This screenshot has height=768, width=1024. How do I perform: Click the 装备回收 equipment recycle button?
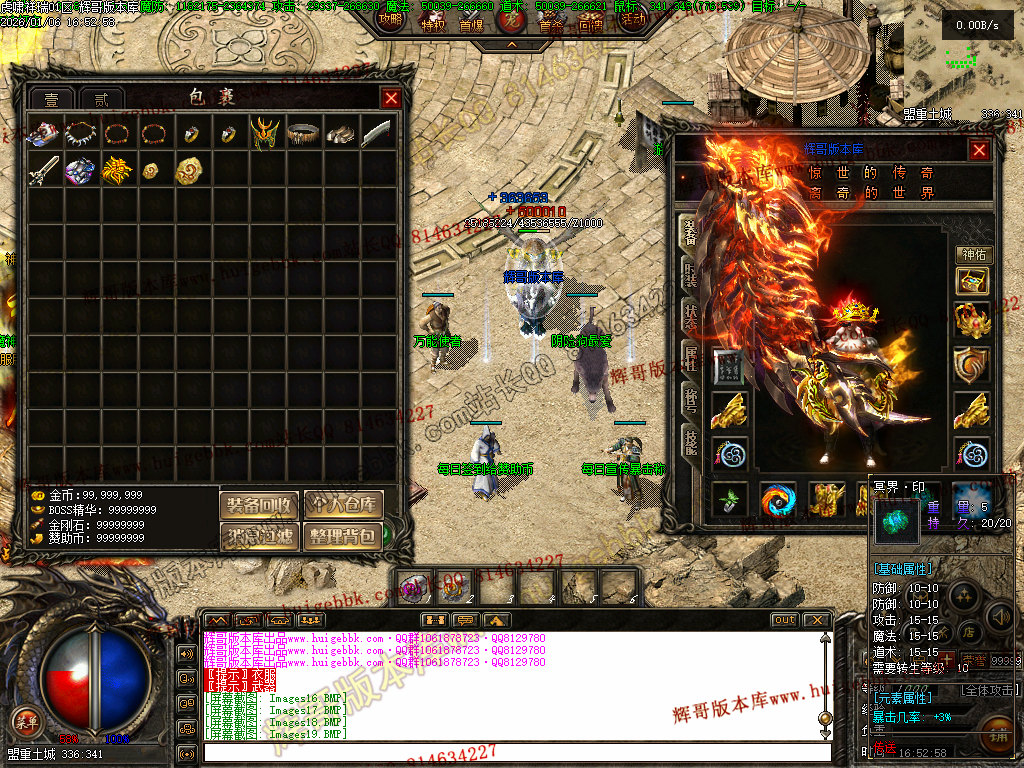259,505
